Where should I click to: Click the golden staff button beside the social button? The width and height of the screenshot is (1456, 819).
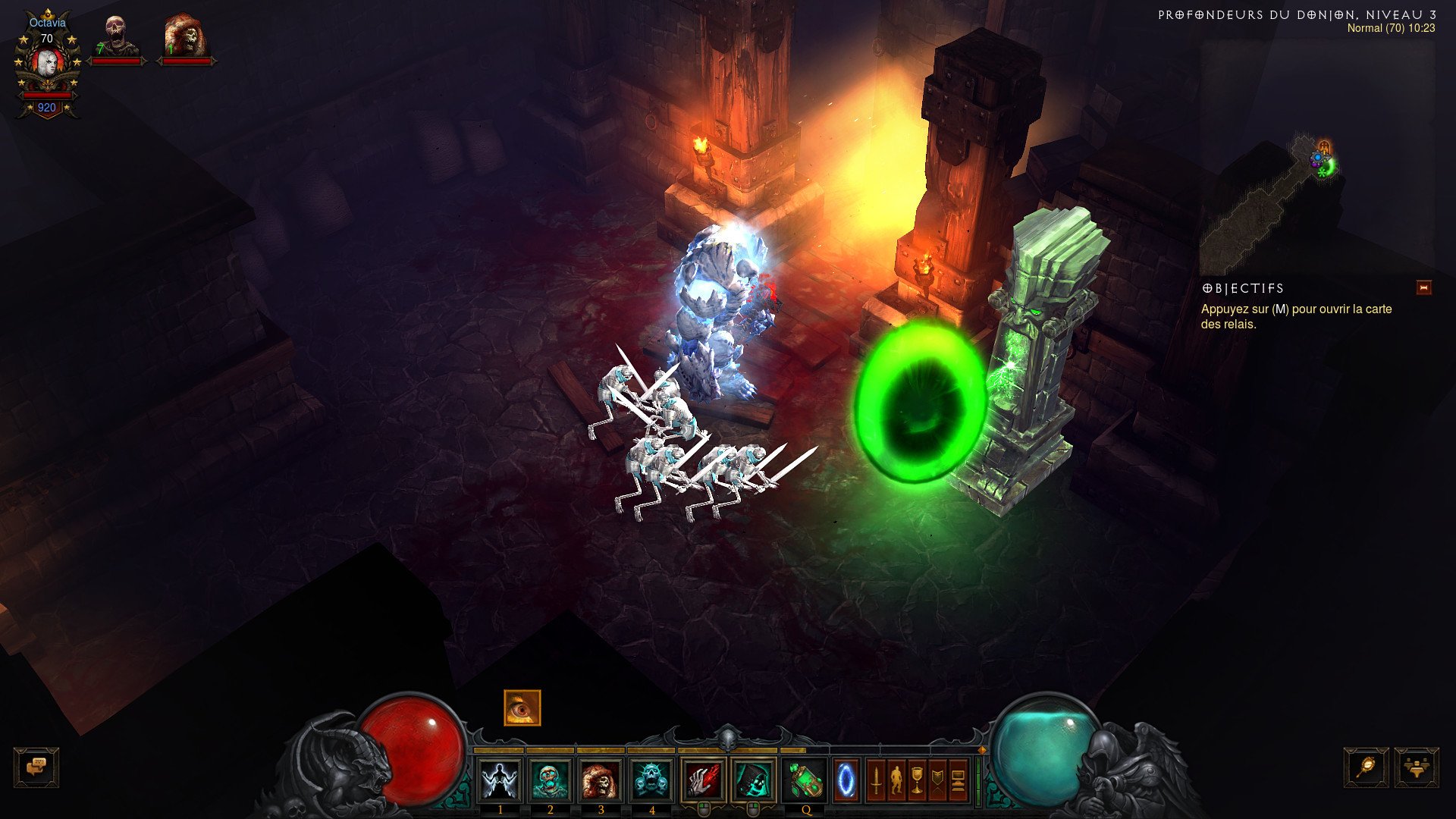(1367, 767)
